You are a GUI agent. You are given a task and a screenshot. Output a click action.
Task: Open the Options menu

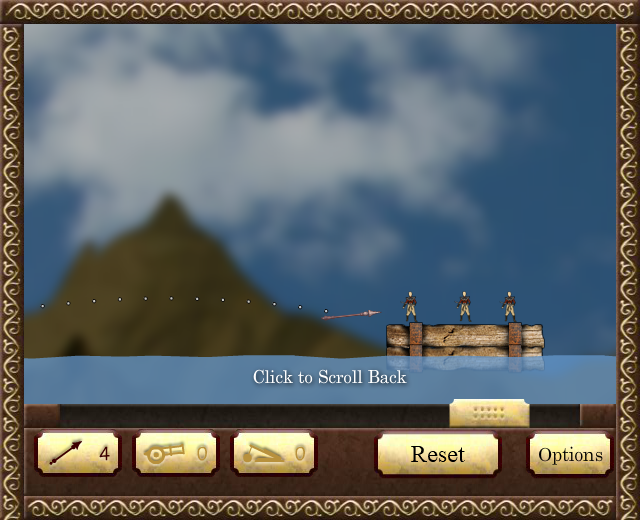pyautogui.click(x=570, y=454)
